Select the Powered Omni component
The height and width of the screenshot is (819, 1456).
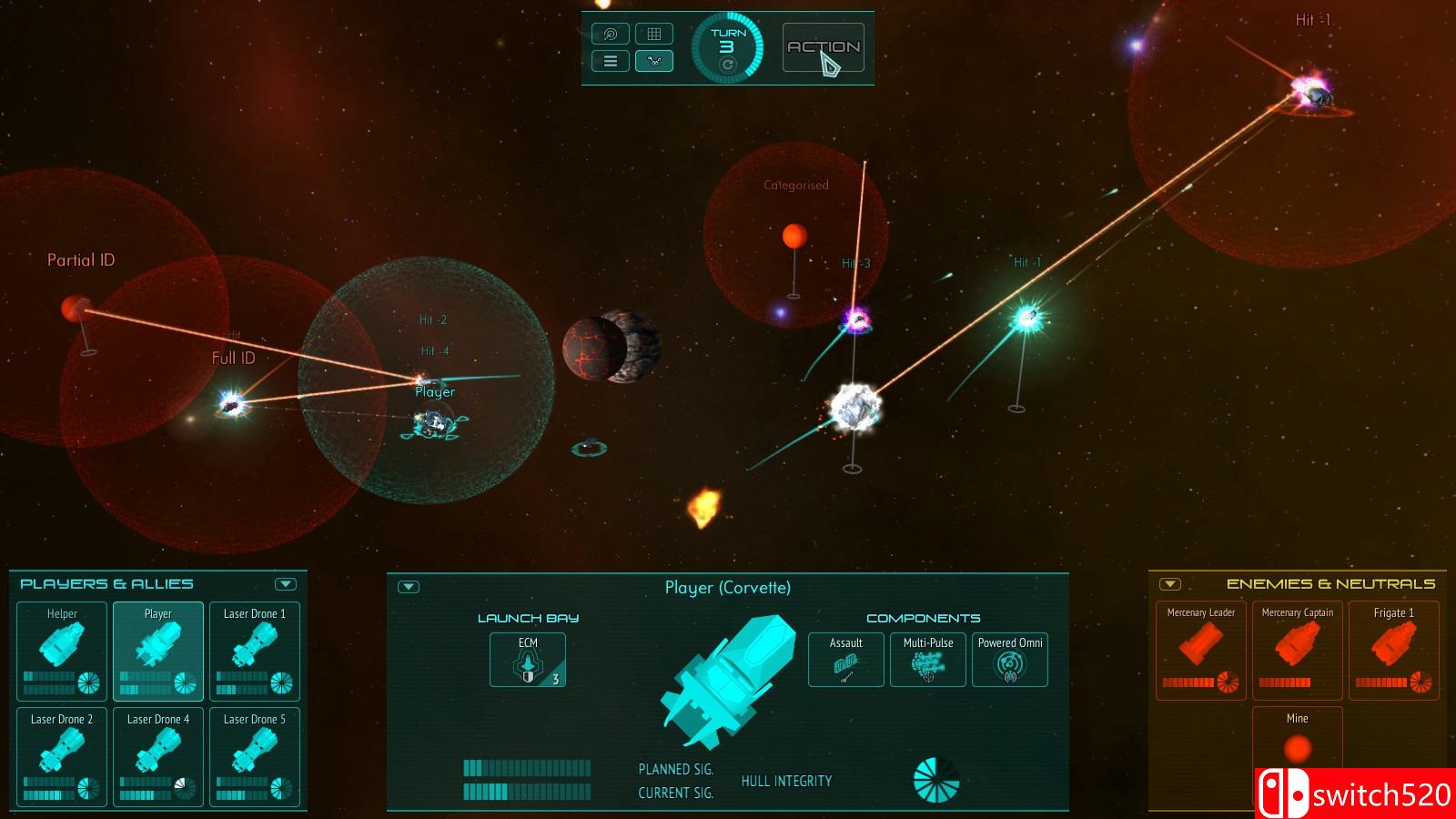[1010, 660]
